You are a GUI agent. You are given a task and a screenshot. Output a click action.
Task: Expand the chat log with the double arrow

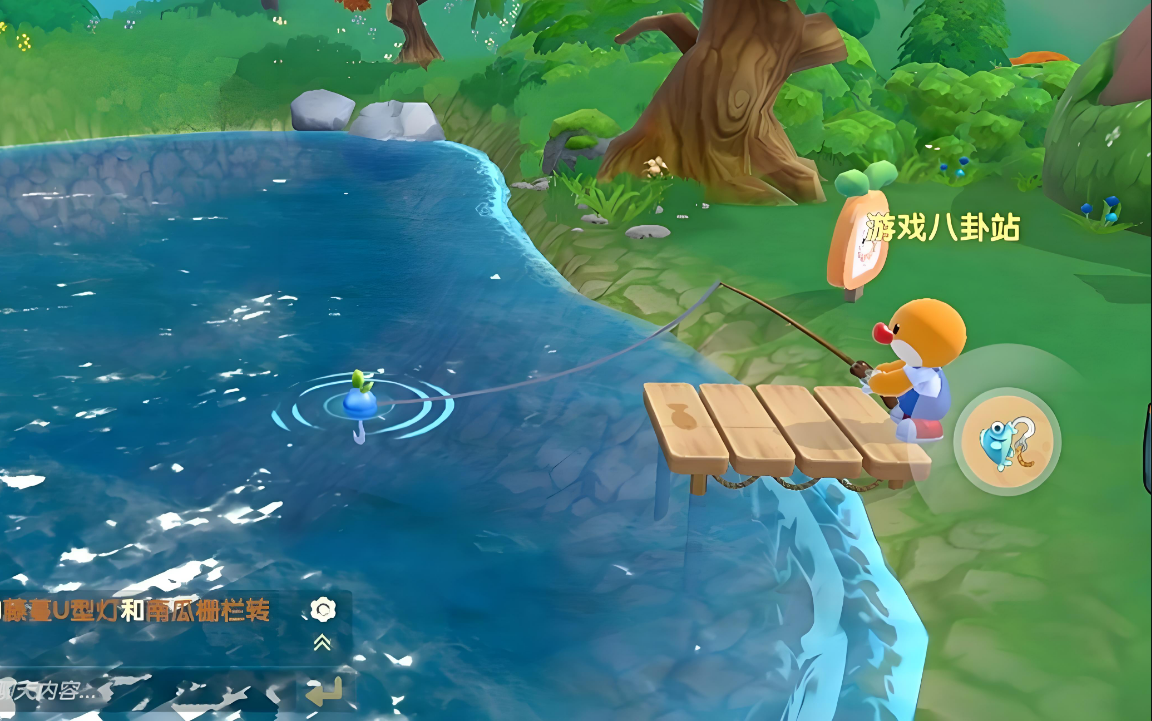[322, 643]
